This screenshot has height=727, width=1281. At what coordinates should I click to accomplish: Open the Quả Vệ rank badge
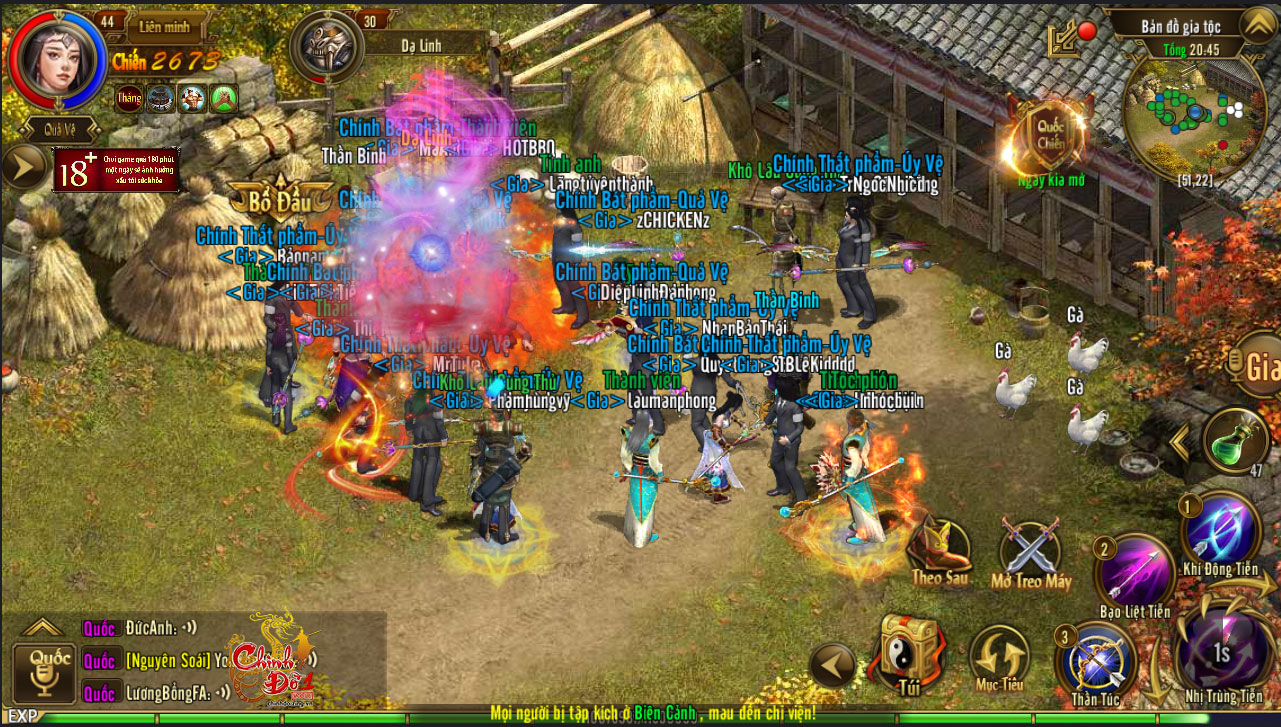point(57,128)
